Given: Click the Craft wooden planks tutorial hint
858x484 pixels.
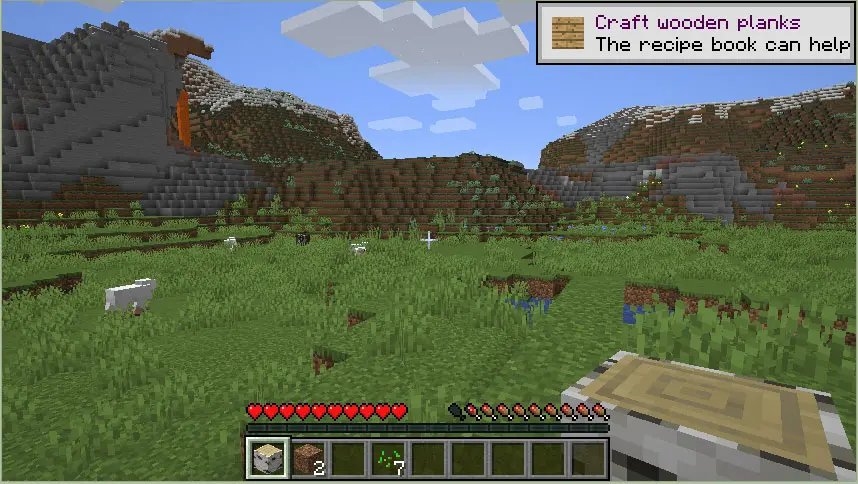Looking at the screenshot, I should 696,33.
